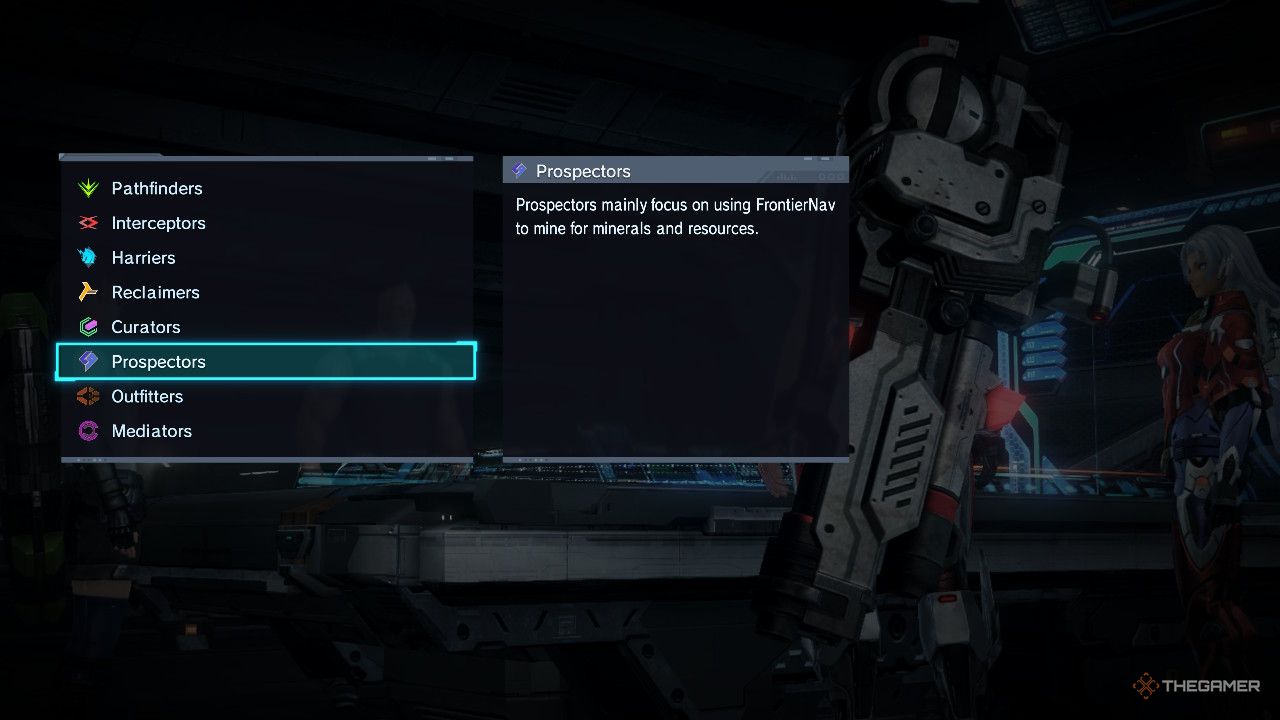
Task: Click the highlighted Prospectors entry
Action: (x=158, y=362)
